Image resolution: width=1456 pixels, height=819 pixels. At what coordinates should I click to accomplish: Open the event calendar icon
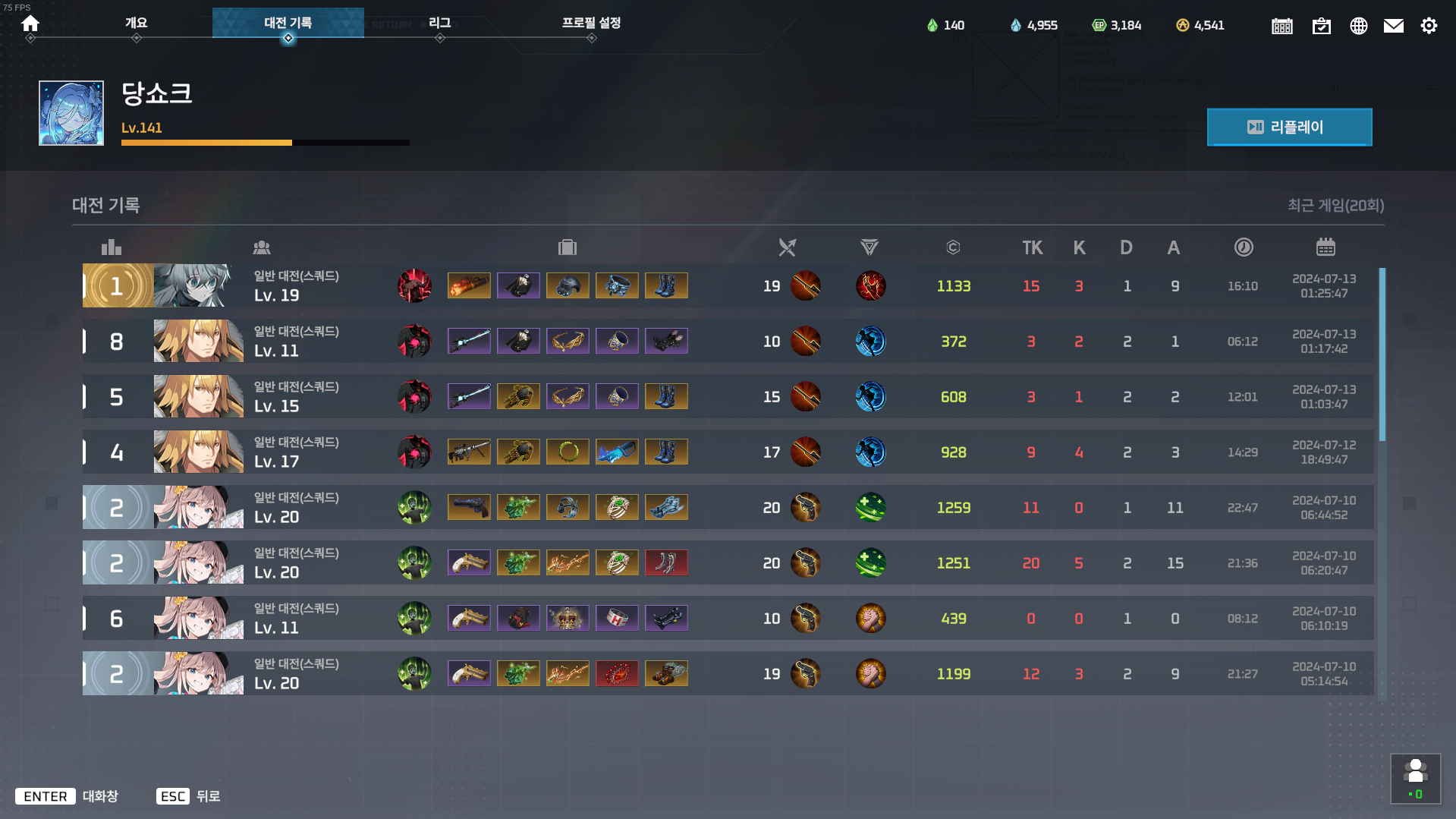[1282, 25]
